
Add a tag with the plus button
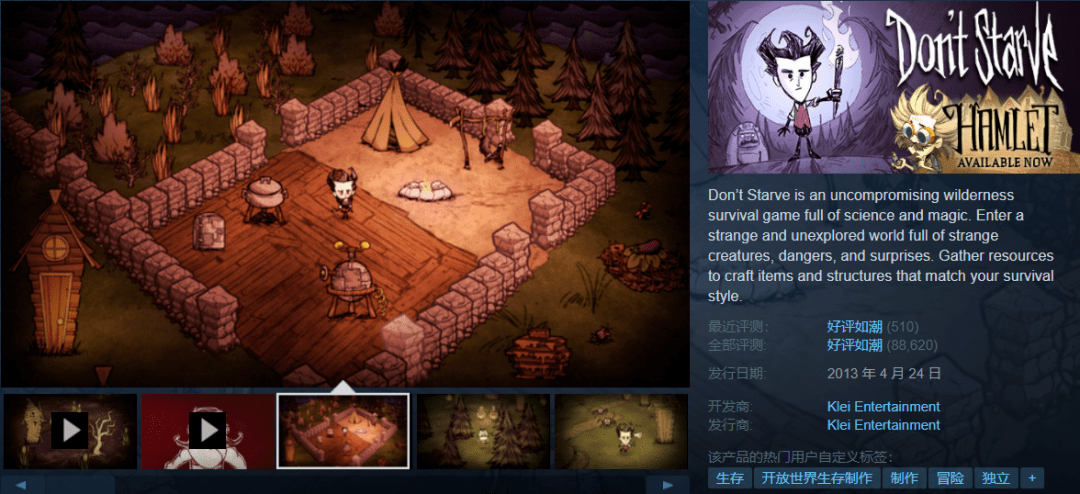[x=1032, y=479]
